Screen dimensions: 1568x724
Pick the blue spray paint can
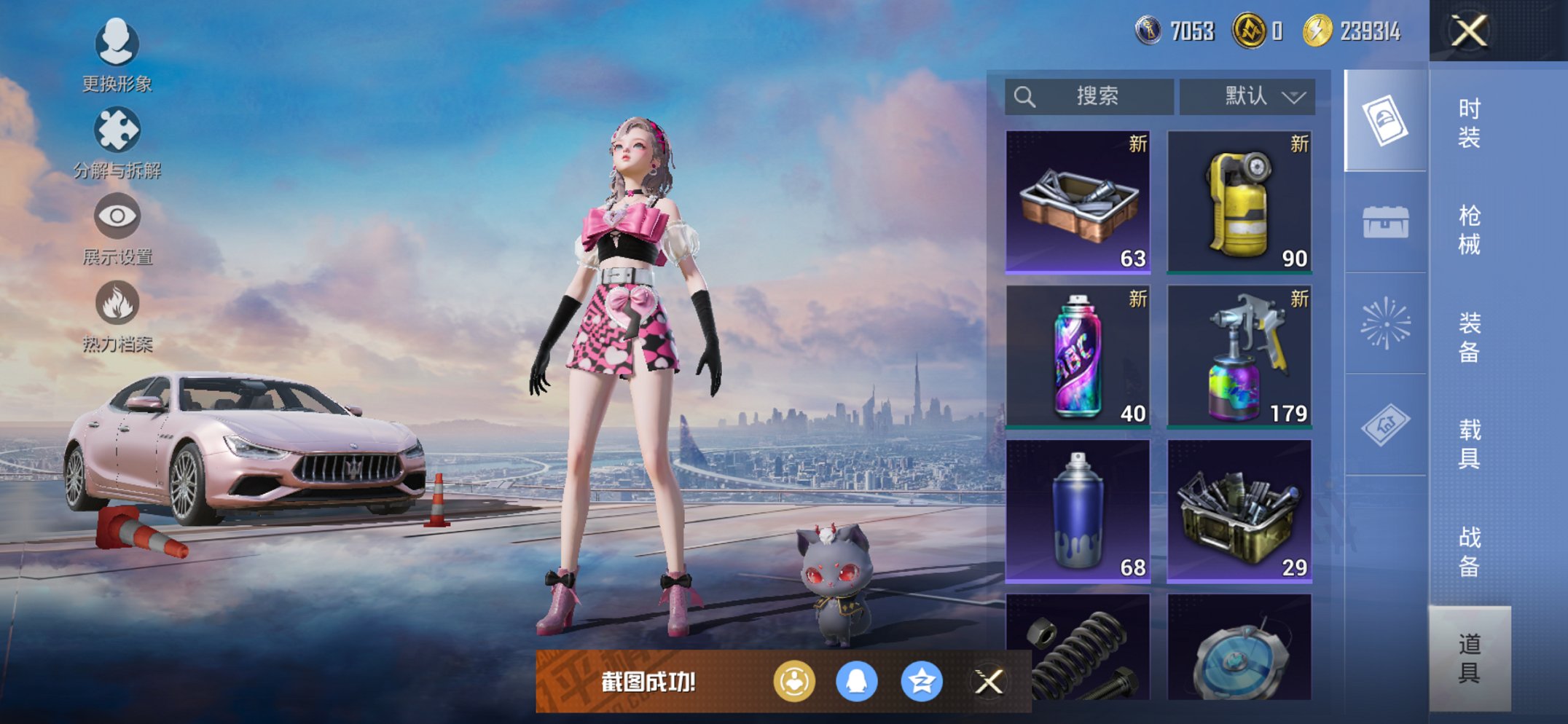[1078, 511]
